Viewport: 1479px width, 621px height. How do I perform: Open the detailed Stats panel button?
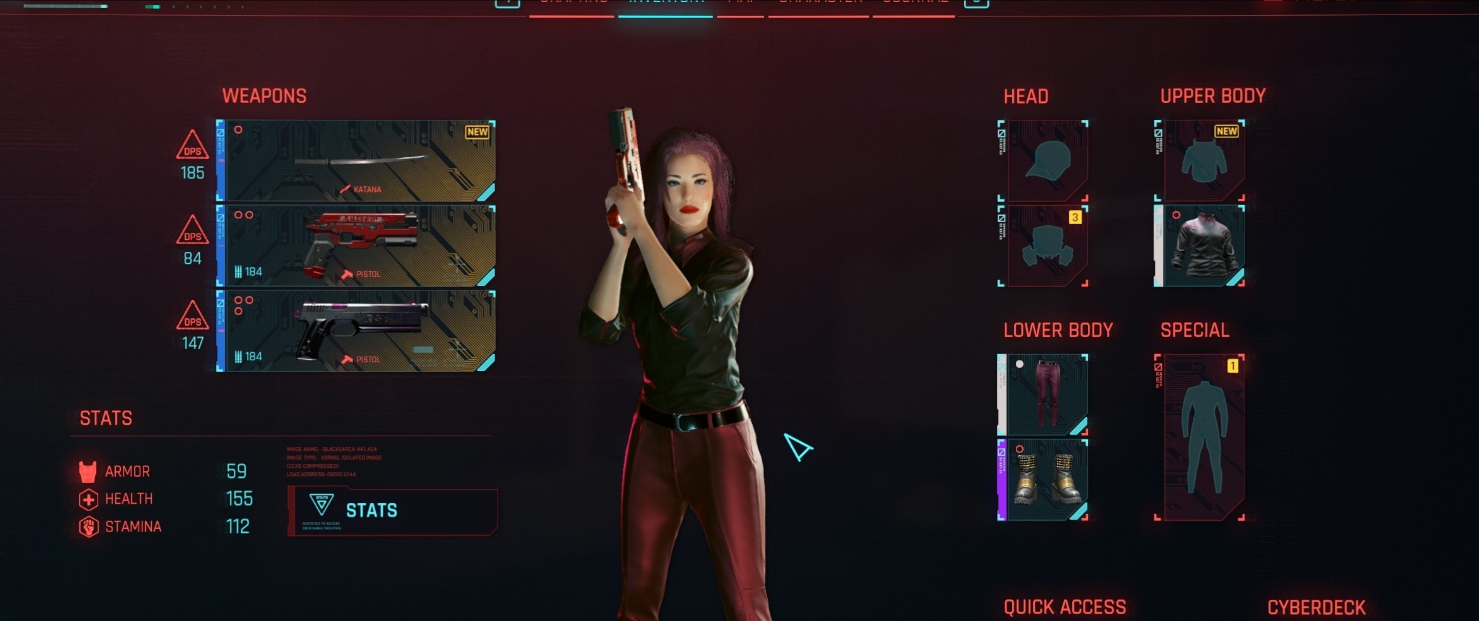392,510
